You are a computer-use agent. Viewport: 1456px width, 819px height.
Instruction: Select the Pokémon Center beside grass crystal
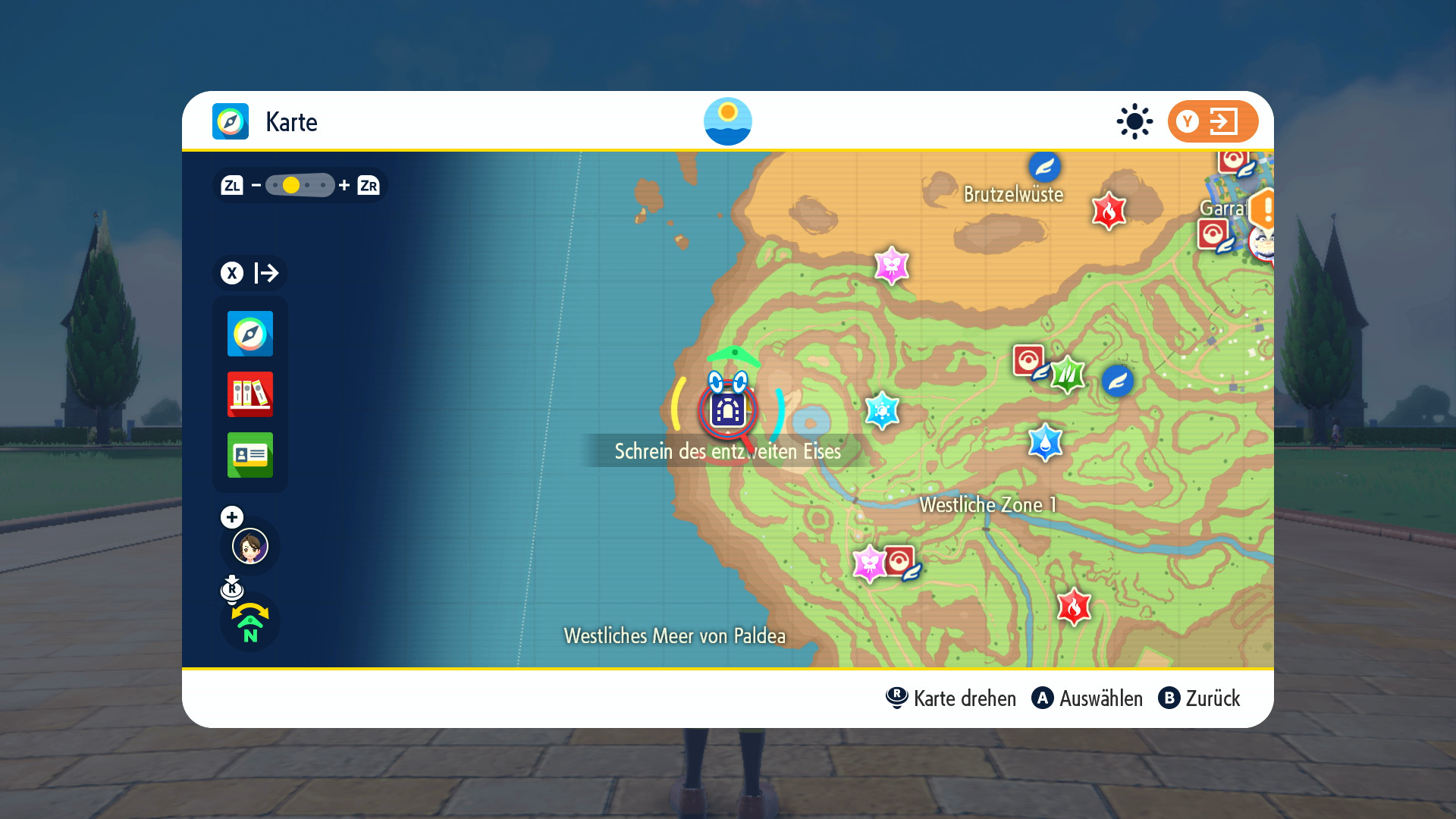tap(1029, 360)
